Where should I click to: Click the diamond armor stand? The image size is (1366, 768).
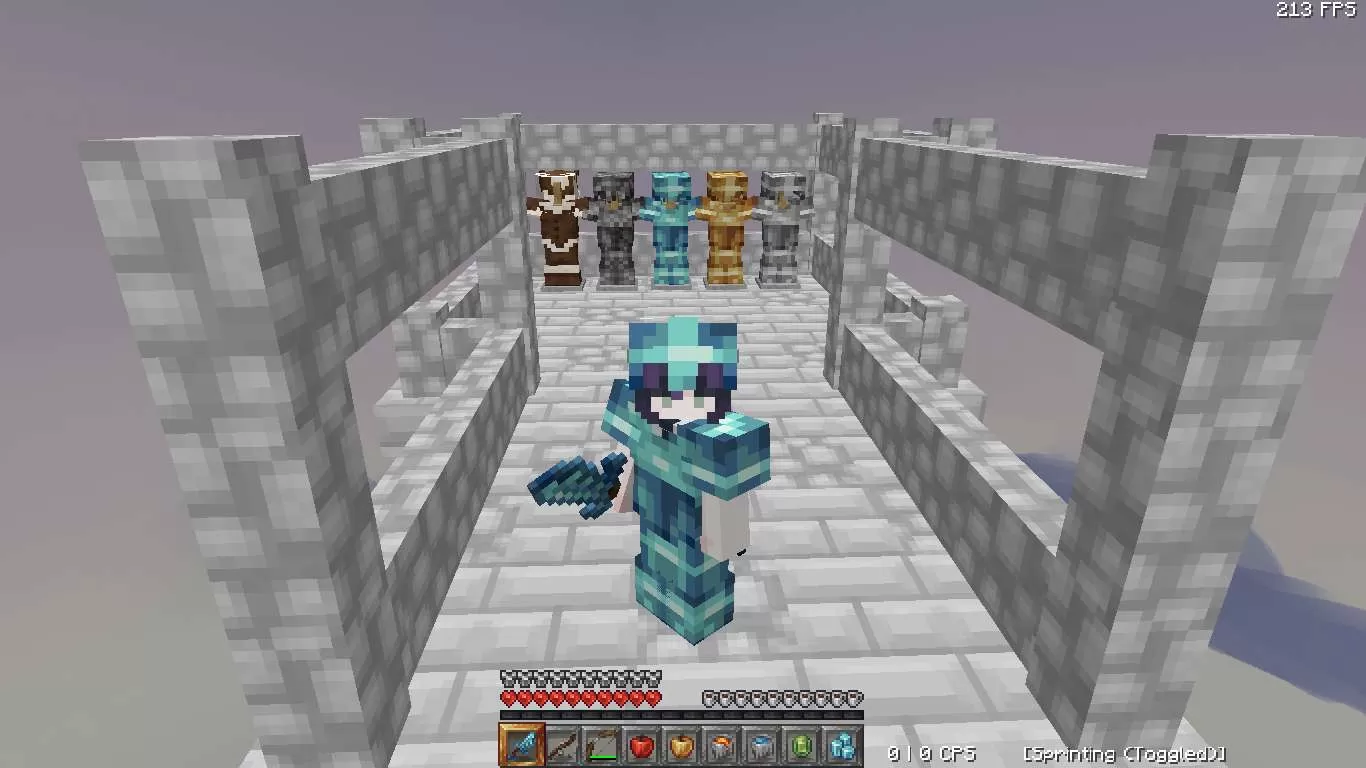(670, 220)
